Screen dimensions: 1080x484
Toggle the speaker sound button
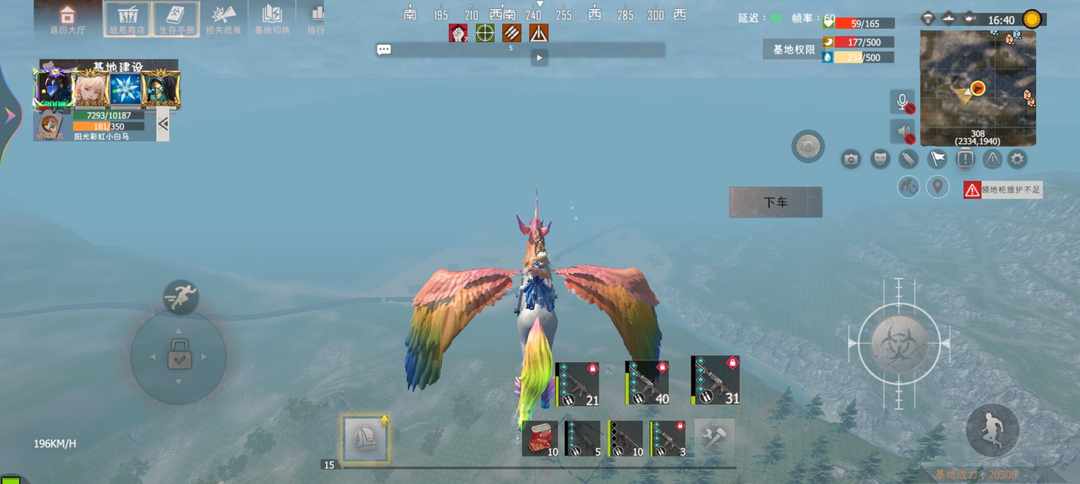[x=902, y=131]
